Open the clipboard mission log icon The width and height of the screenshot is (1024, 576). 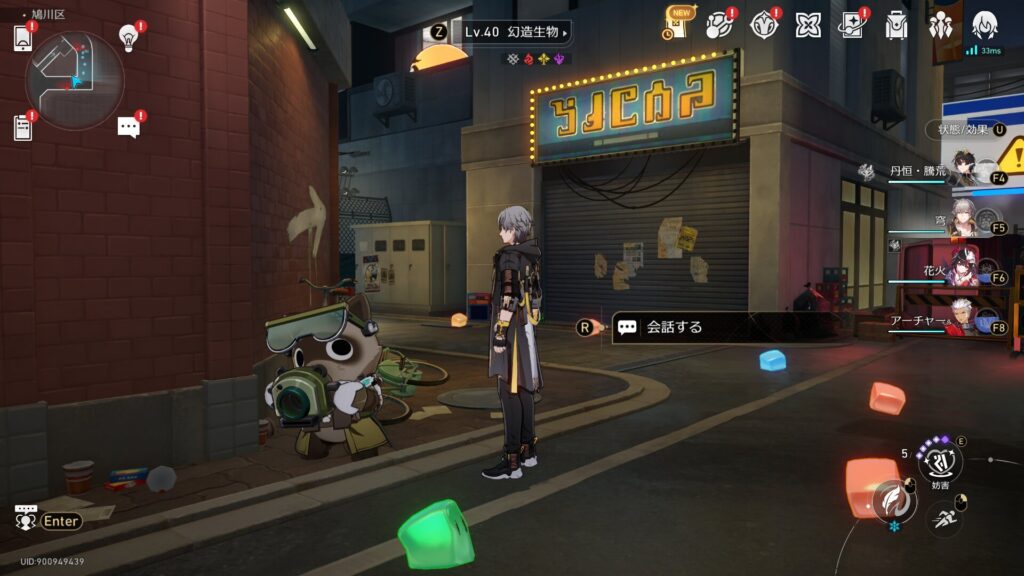[x=23, y=127]
